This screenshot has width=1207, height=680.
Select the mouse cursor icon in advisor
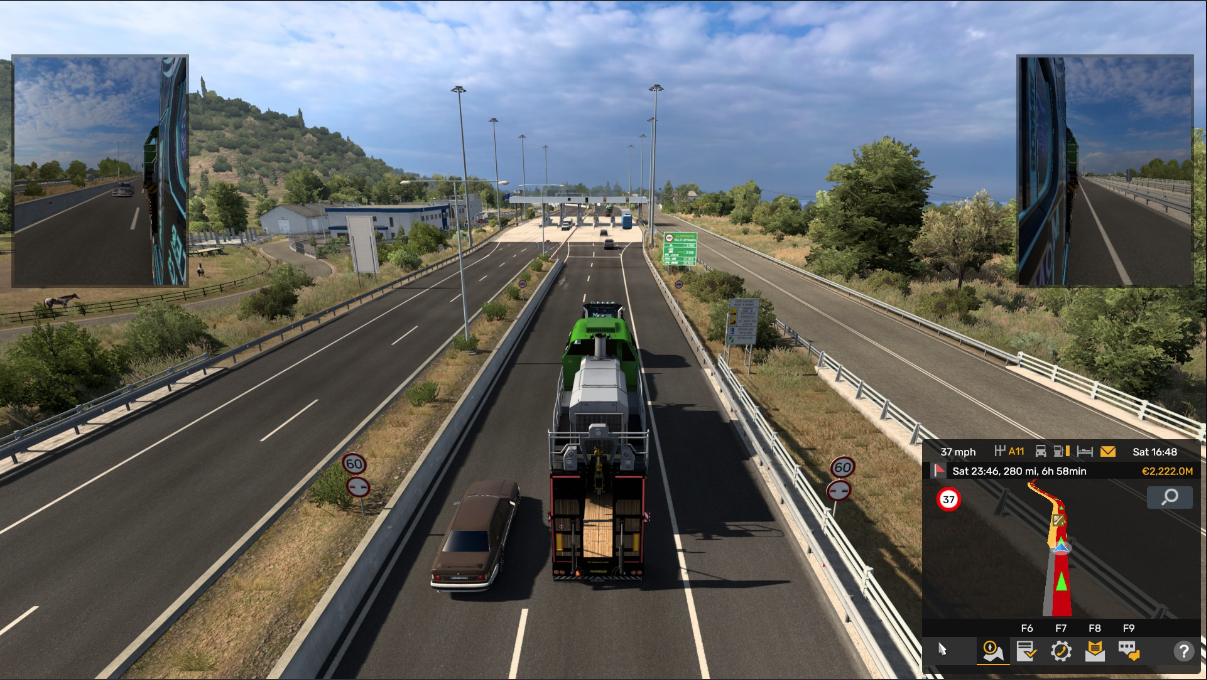(942, 651)
